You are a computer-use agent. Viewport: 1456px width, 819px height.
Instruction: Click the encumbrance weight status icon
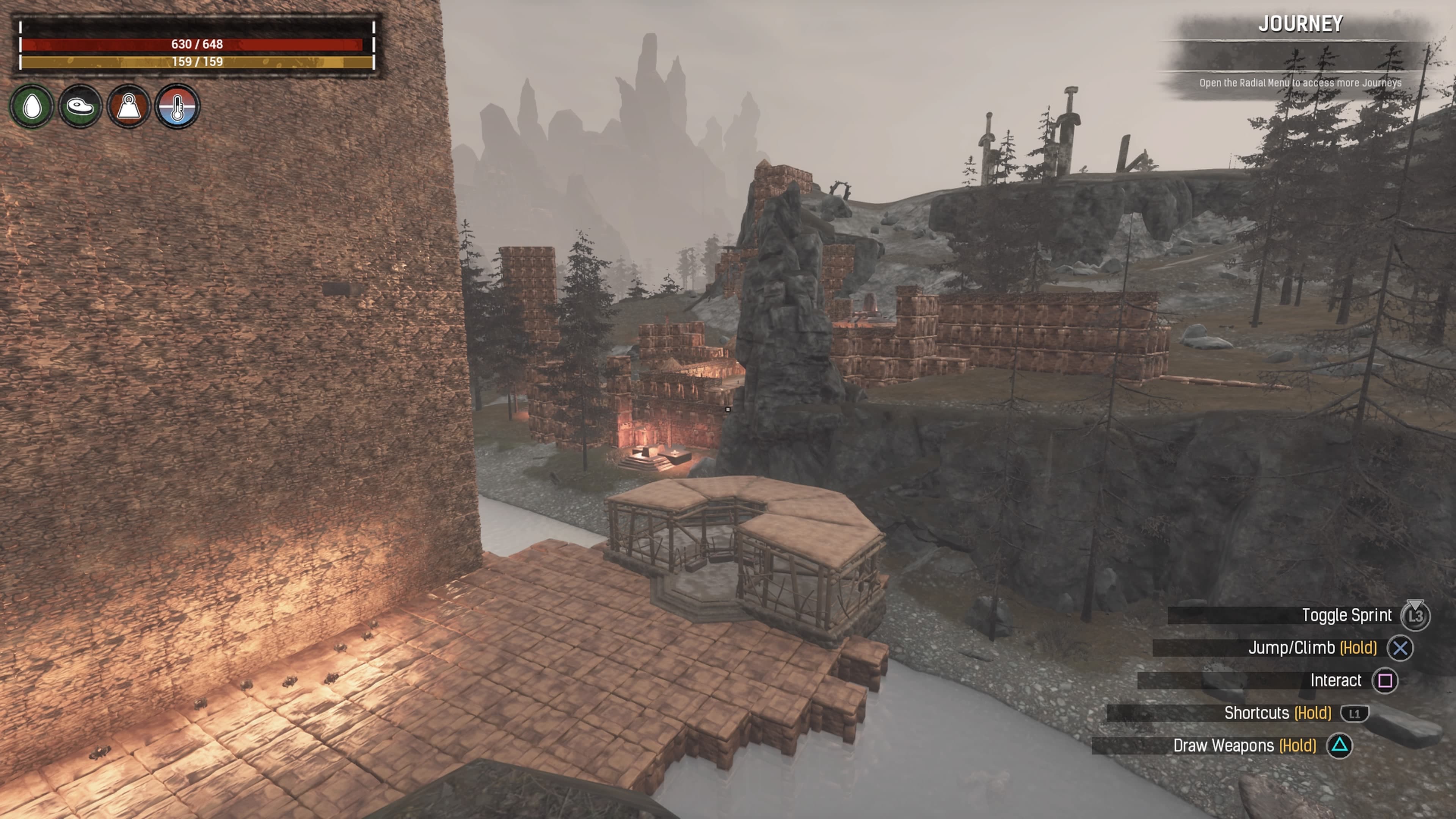tap(129, 106)
